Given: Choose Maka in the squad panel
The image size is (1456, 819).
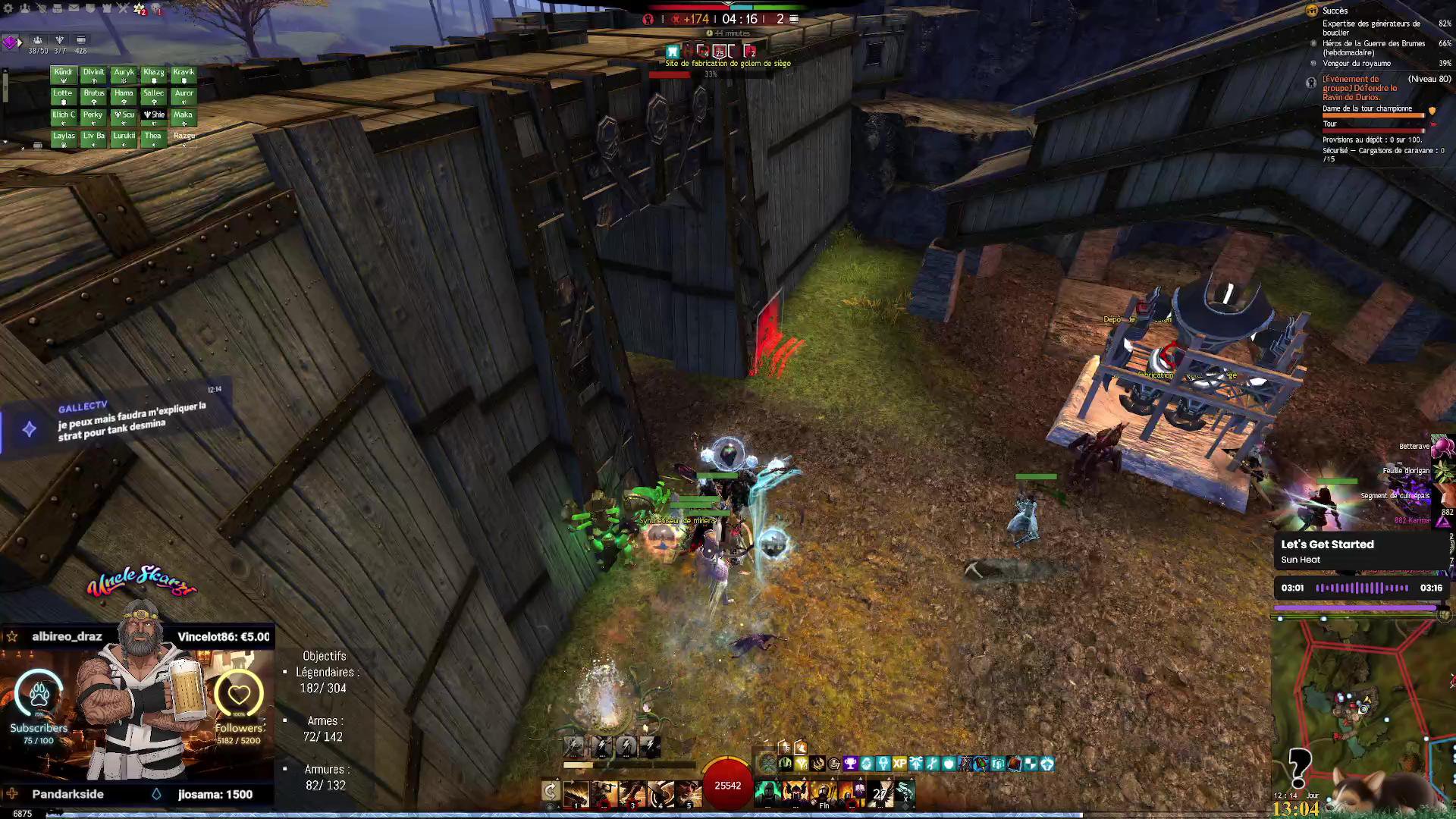Looking at the screenshot, I should click(183, 117).
